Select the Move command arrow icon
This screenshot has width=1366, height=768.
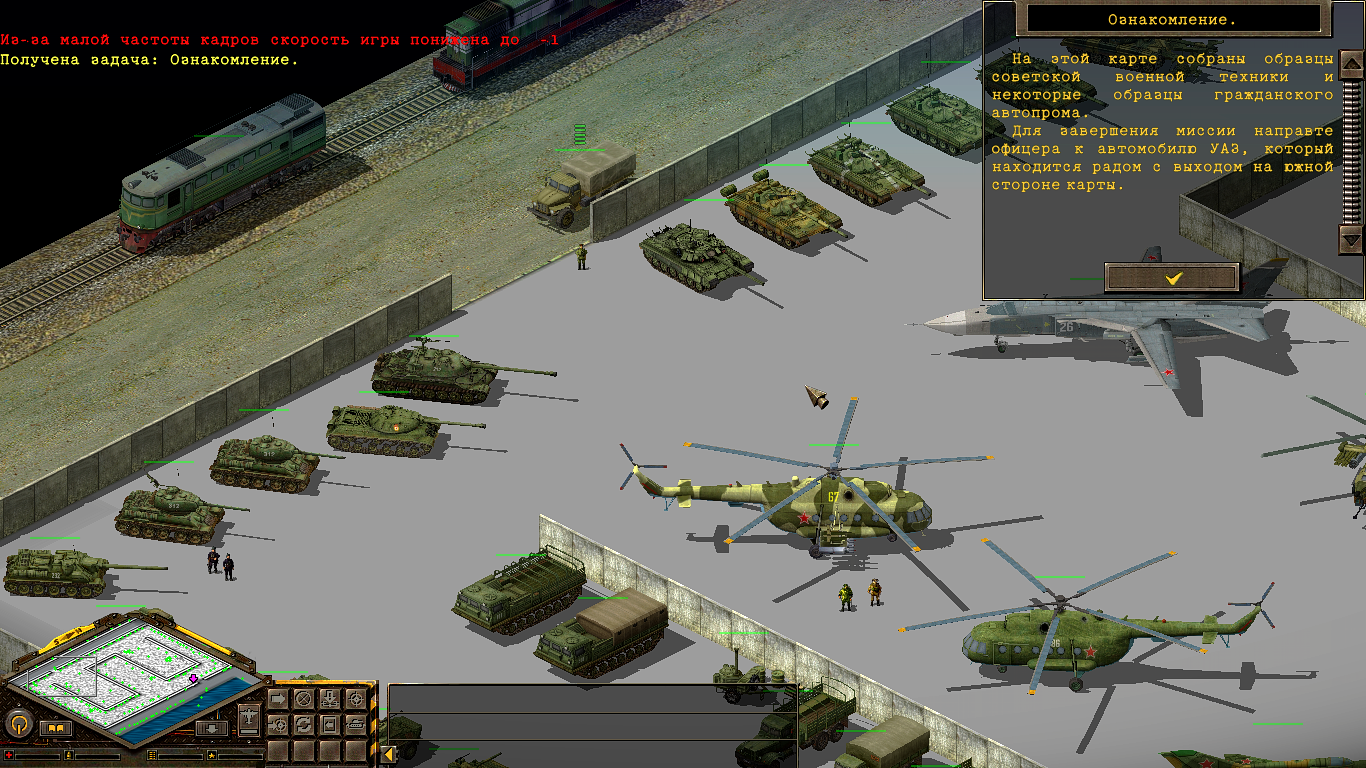278,699
